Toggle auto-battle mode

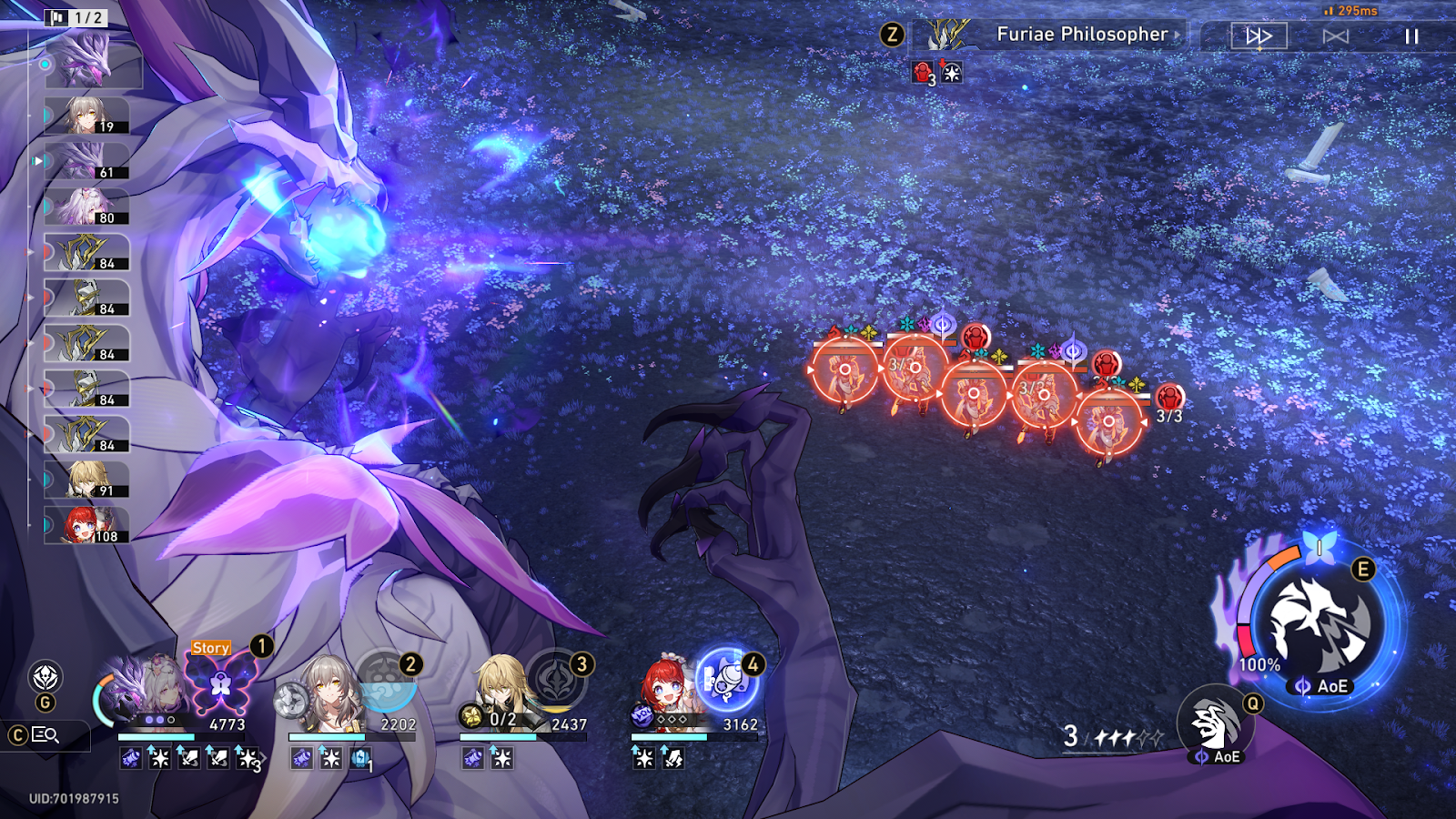(x=1335, y=36)
